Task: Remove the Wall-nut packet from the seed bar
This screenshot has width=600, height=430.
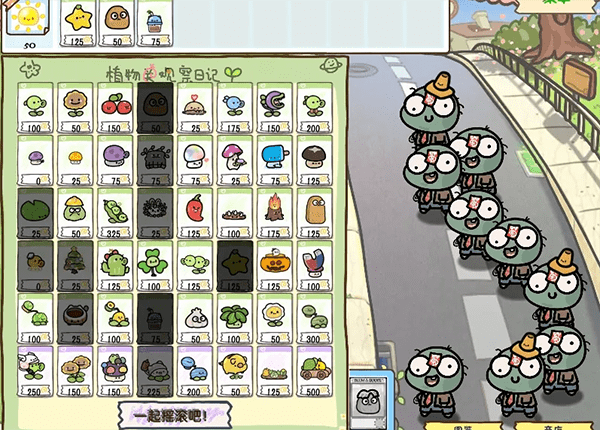Action: (115, 22)
